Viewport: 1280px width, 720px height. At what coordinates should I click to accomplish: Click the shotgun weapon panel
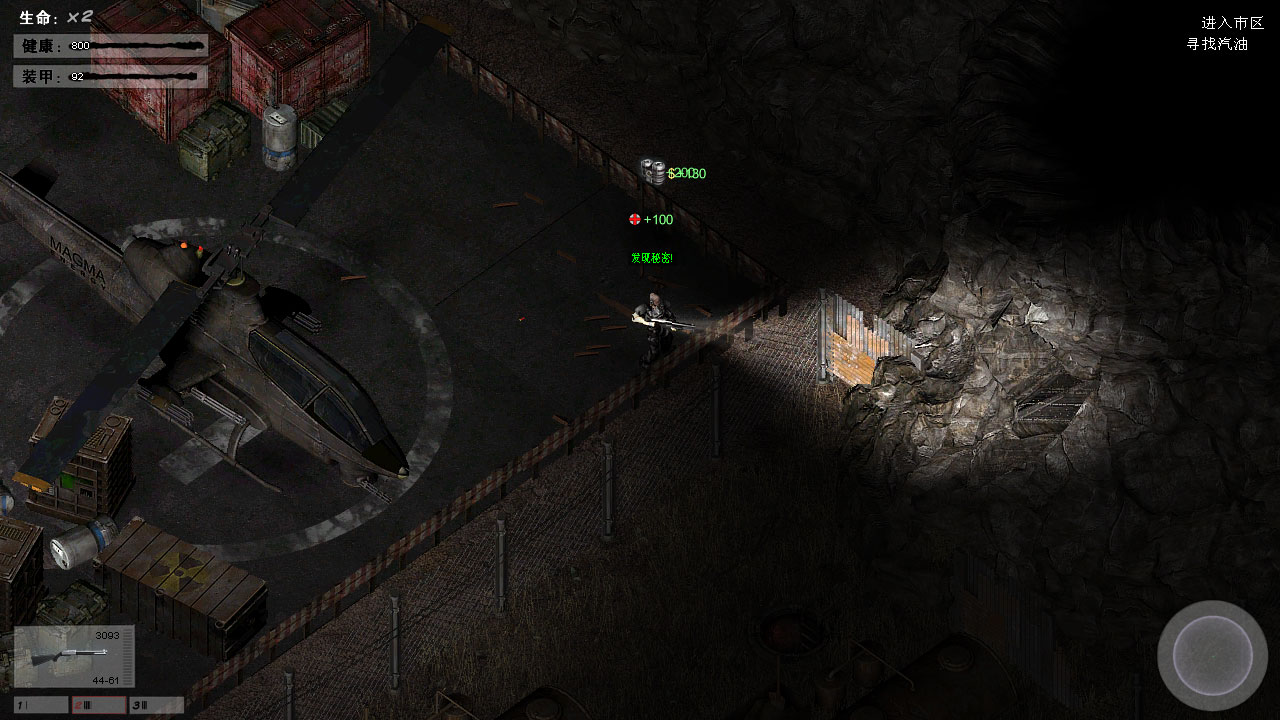[74, 656]
